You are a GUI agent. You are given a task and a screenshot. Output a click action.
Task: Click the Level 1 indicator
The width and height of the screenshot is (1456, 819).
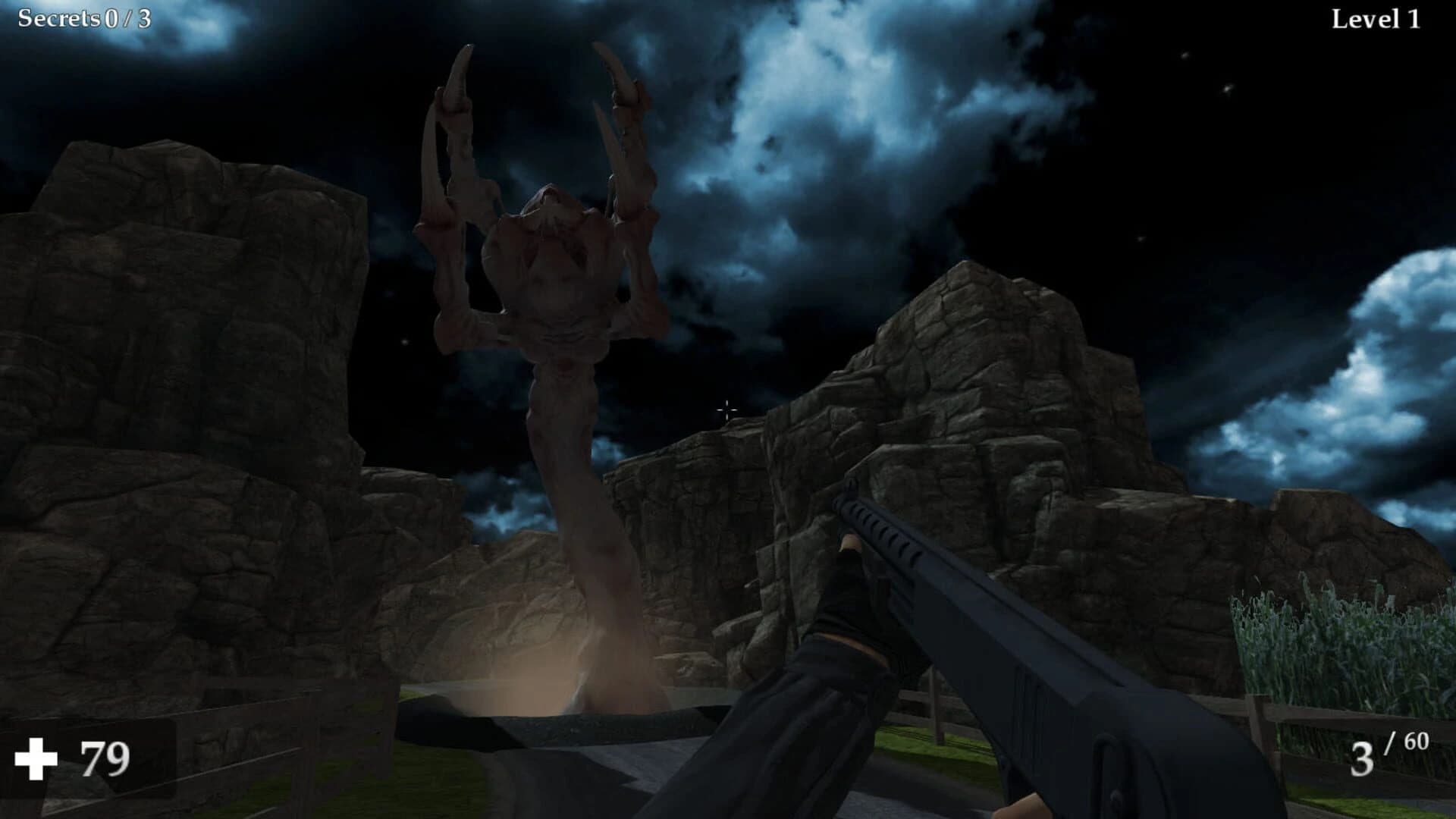pos(1376,17)
